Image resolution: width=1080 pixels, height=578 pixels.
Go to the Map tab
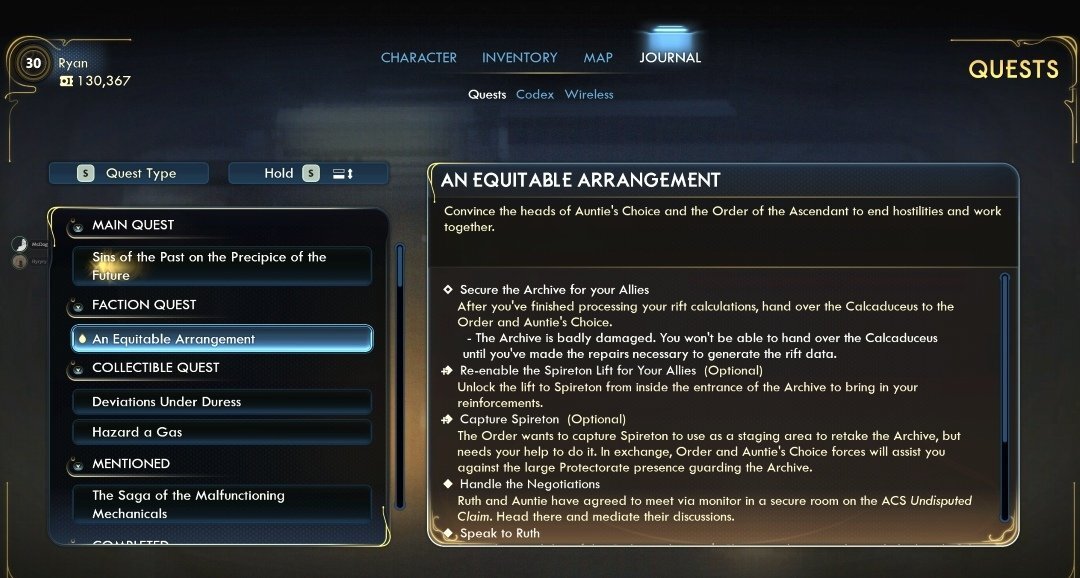[598, 58]
